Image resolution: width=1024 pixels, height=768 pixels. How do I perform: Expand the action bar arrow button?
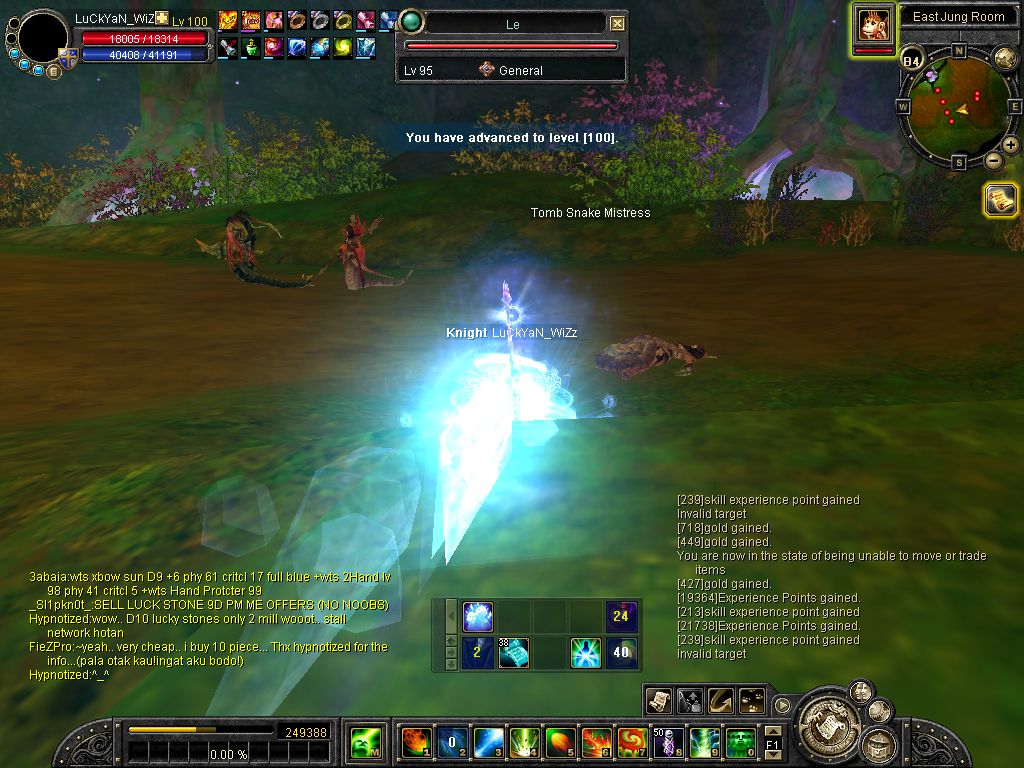(x=783, y=704)
